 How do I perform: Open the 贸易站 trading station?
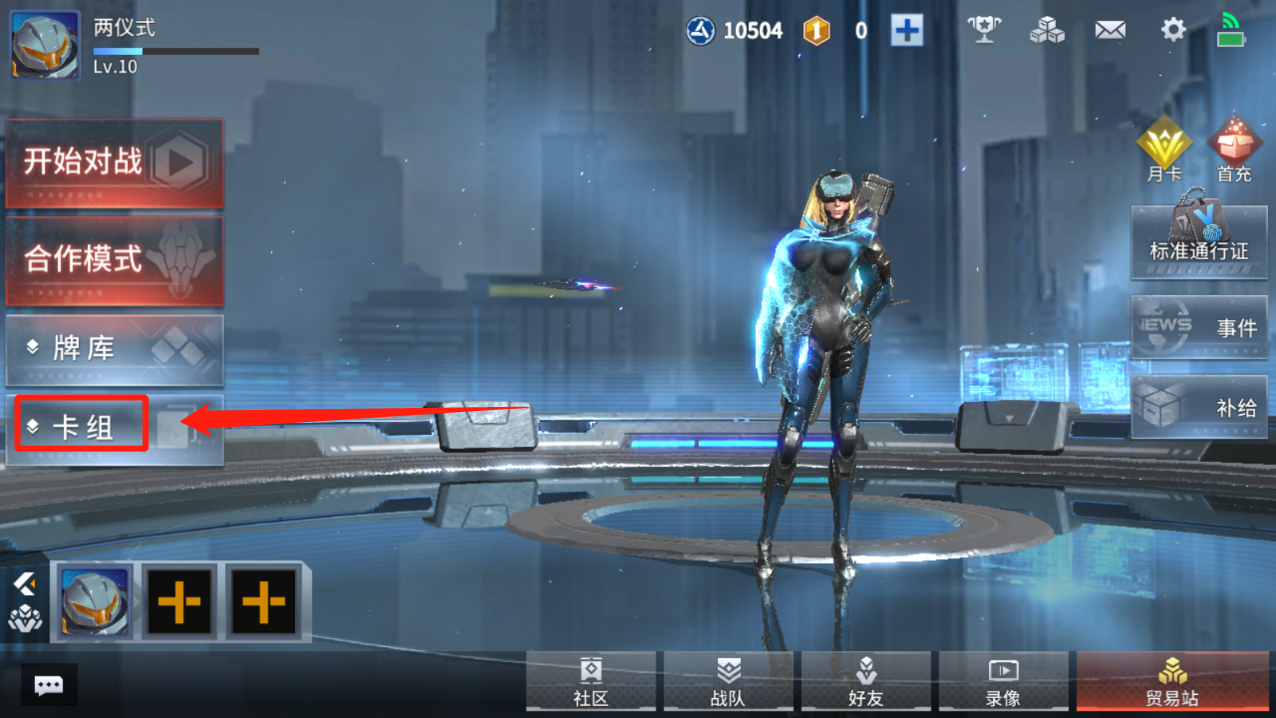(1172, 683)
